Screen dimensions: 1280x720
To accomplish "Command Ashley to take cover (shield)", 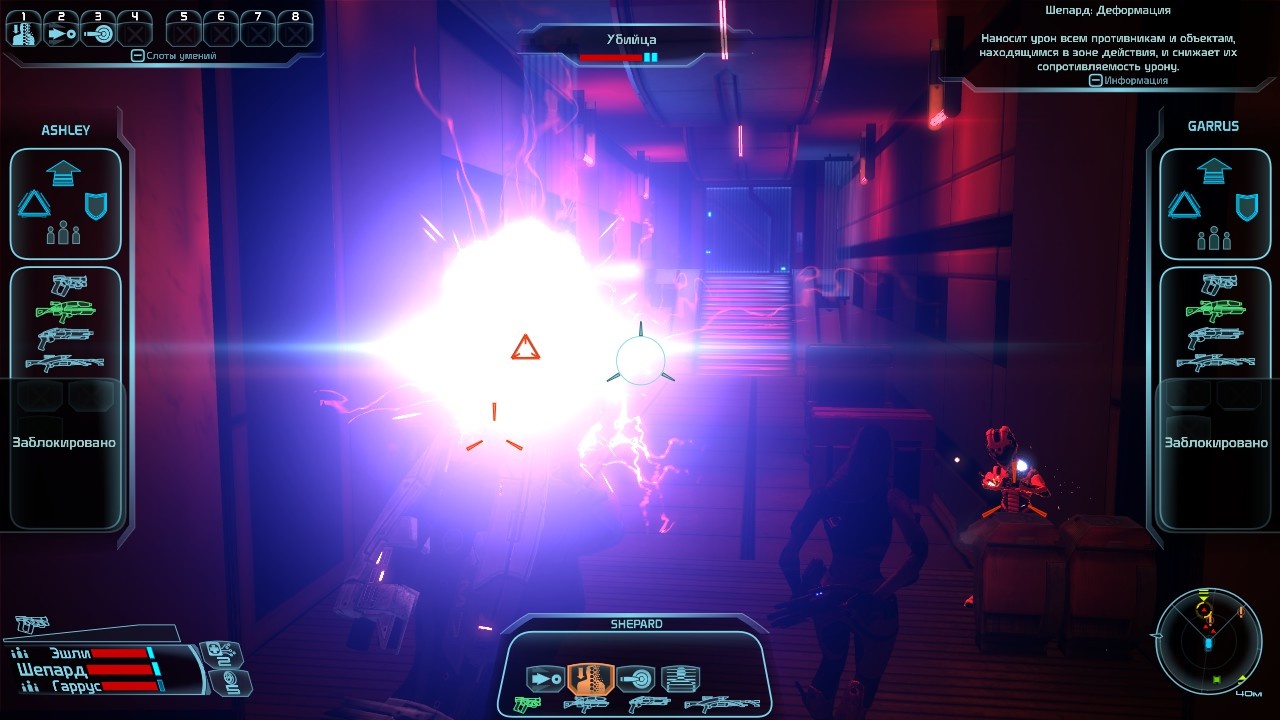I will pos(97,206).
